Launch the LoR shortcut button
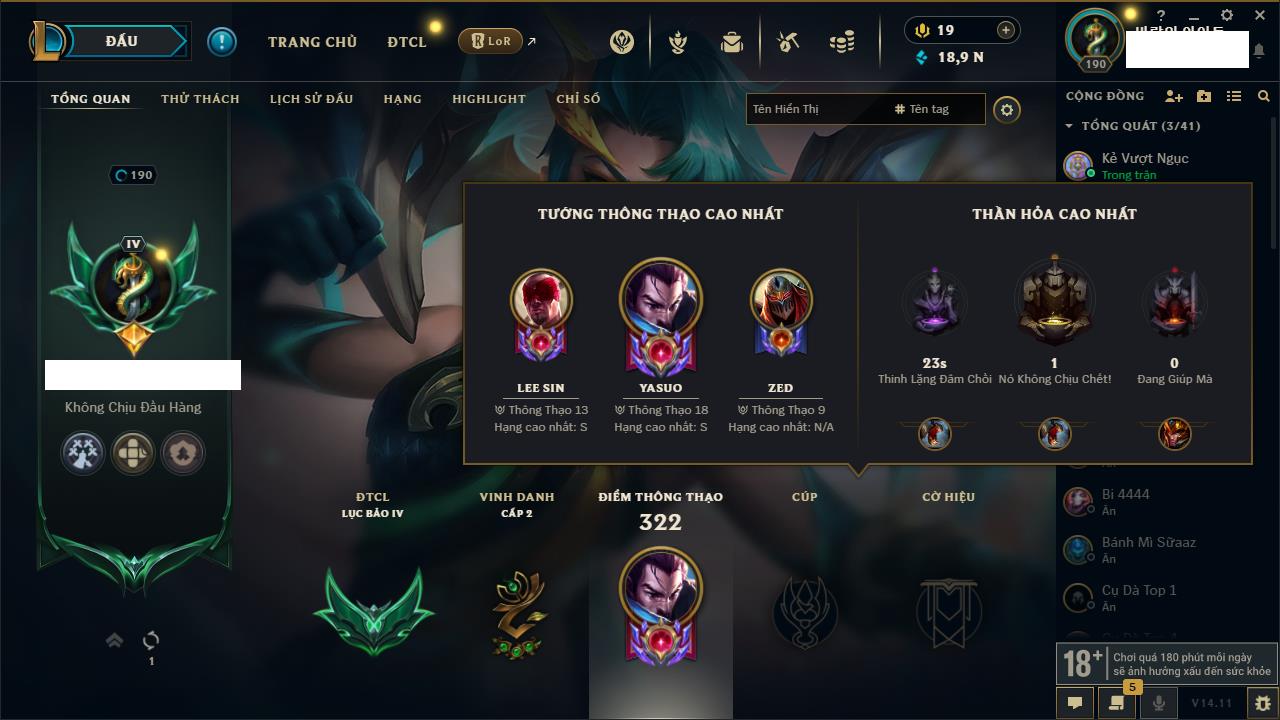Viewport: 1280px width, 720px height. pos(491,41)
